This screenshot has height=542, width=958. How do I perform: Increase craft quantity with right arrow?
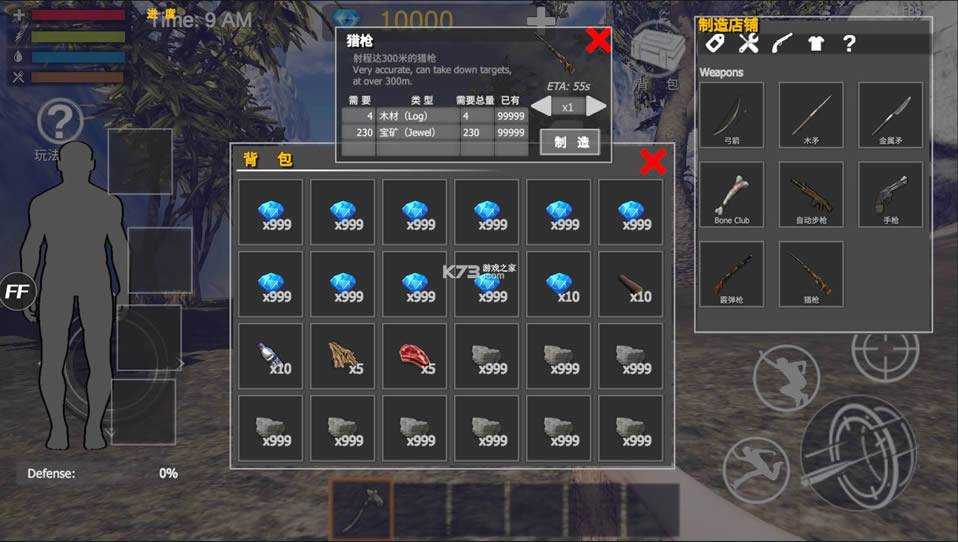[596, 106]
